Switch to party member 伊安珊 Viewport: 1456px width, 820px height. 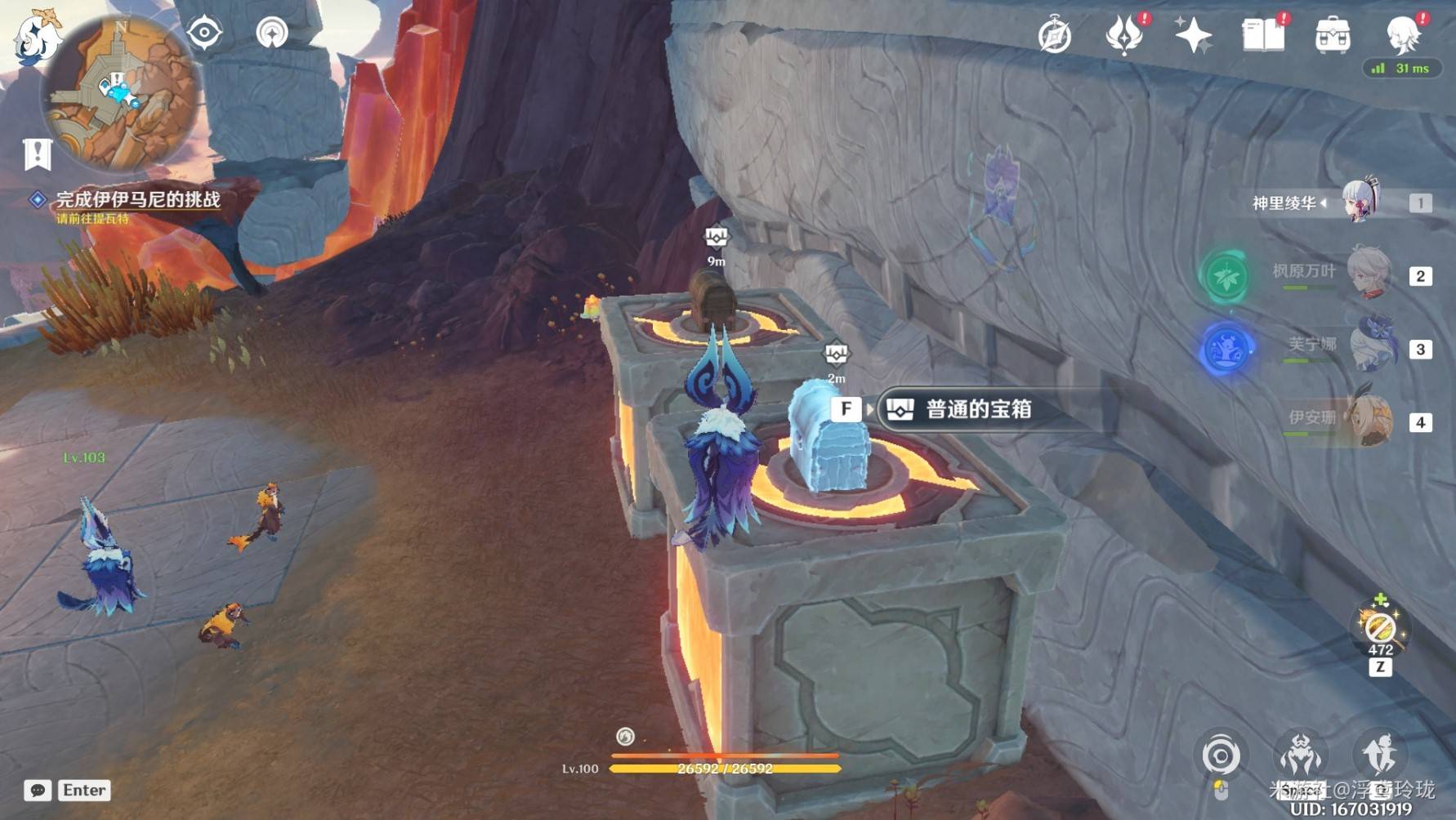1369,420
